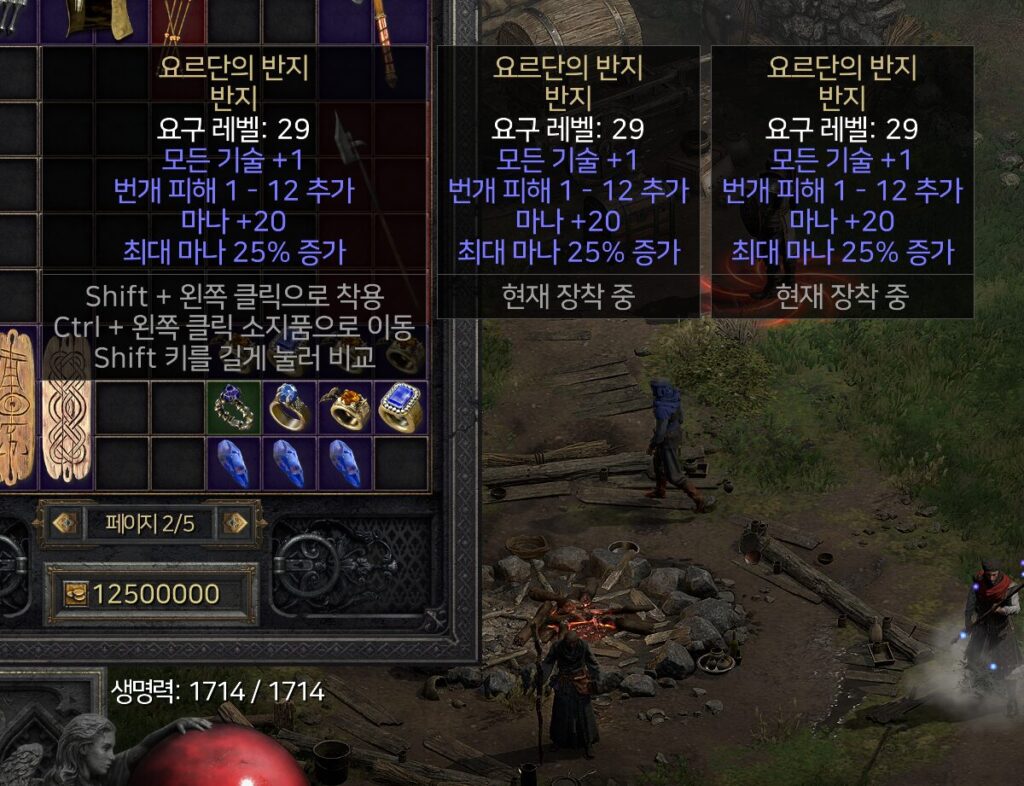
Task: Pick up the gold ring with orange gem
Action: [x=345, y=407]
